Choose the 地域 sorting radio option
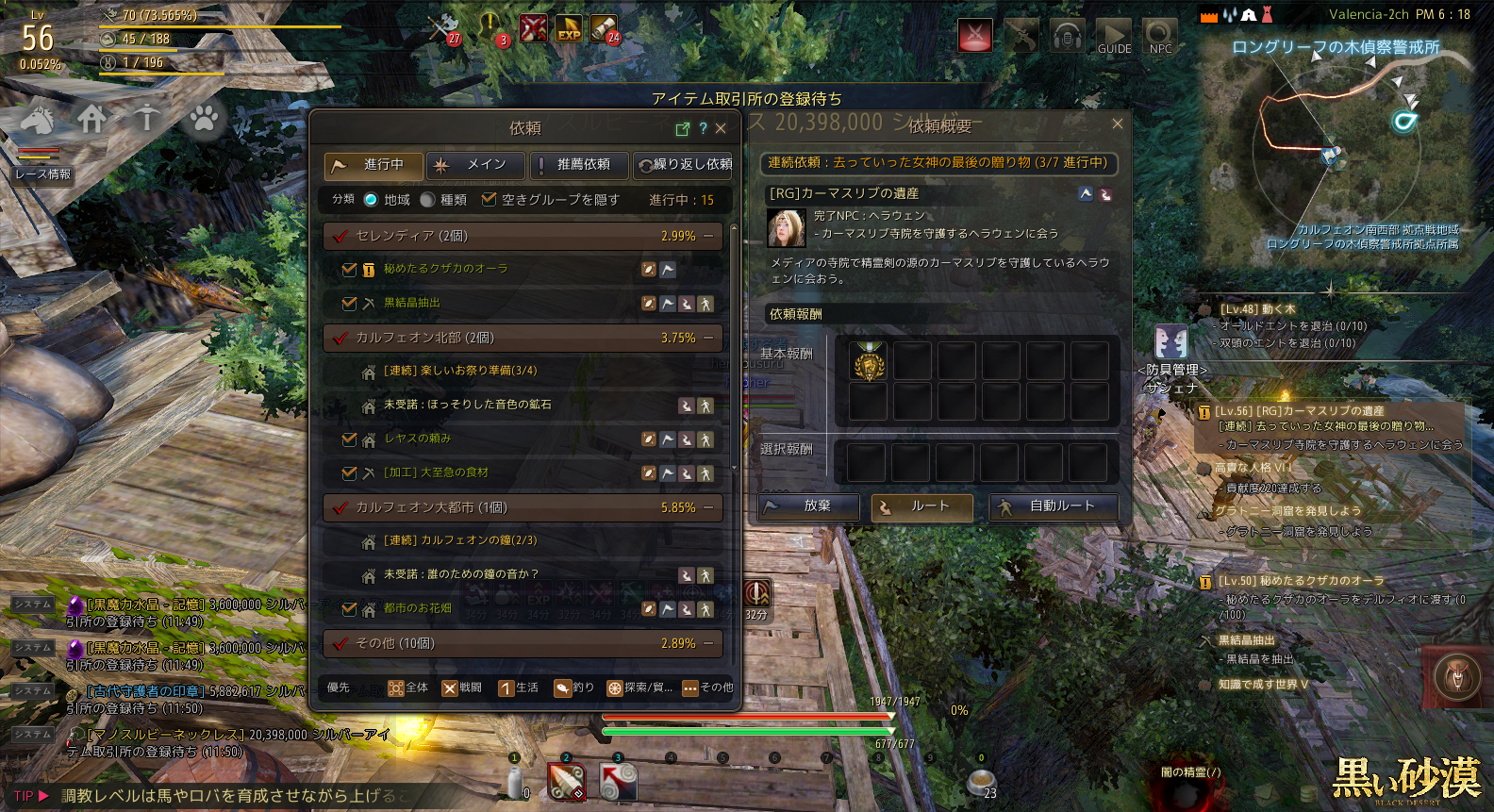Viewport: 1494px width, 812px height. [372, 200]
